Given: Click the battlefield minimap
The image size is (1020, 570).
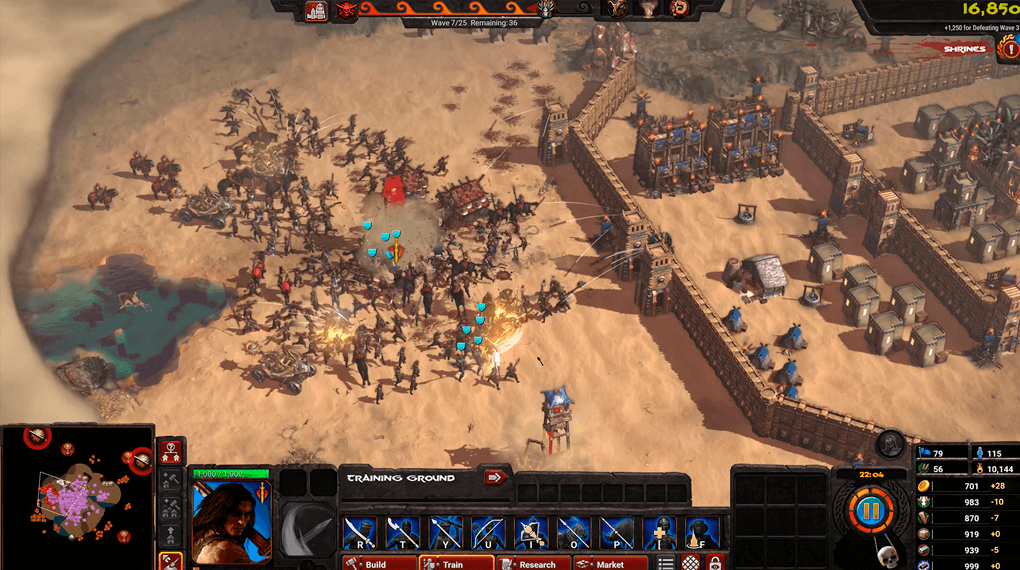Looking at the screenshot, I should pyautogui.click(x=76, y=497).
